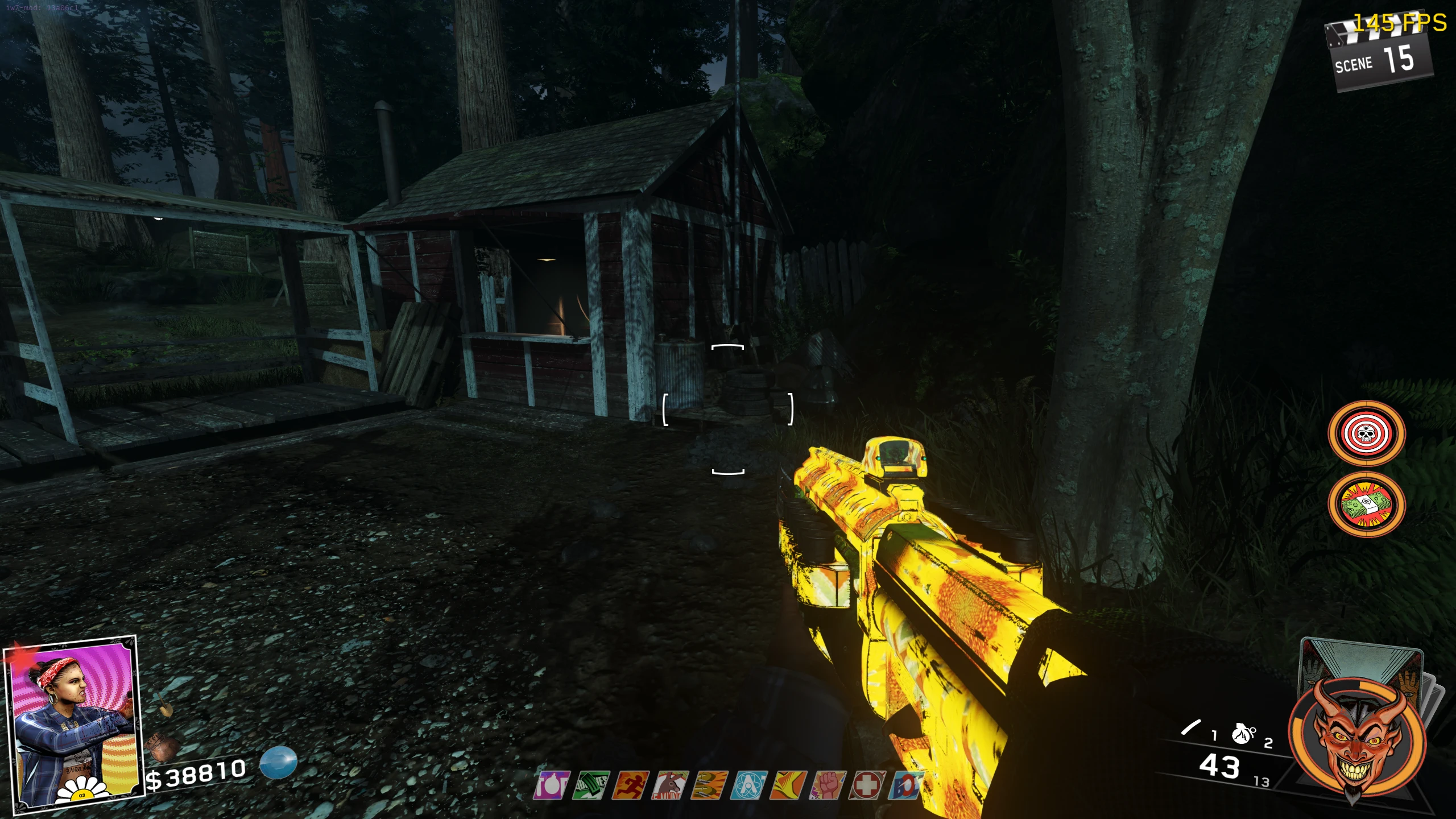Click the Bang Bangs double bullet perk
This screenshot has width=1456, height=819.
point(710,785)
